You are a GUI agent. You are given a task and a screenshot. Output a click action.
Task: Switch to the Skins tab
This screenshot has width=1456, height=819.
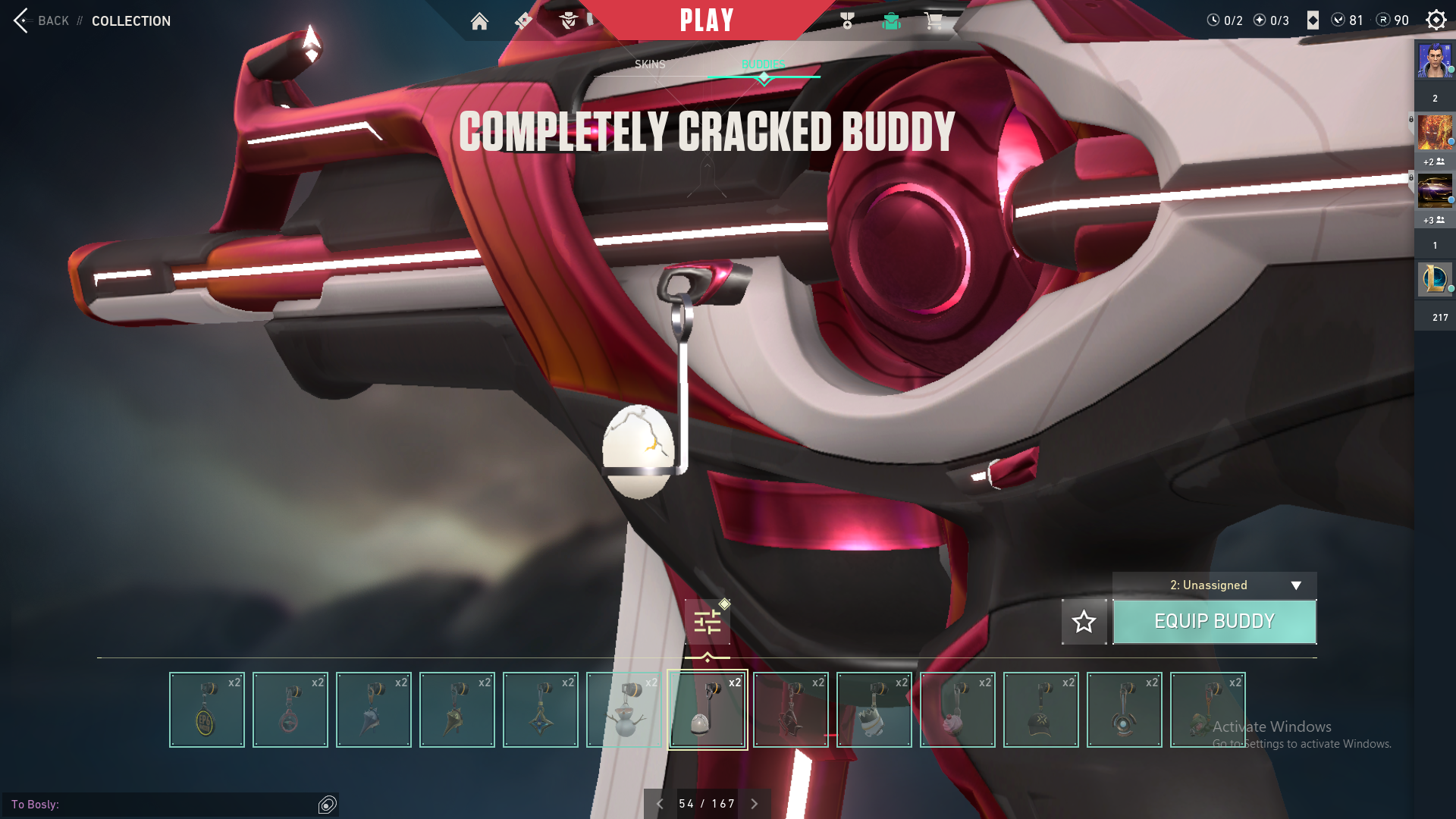[x=650, y=64]
